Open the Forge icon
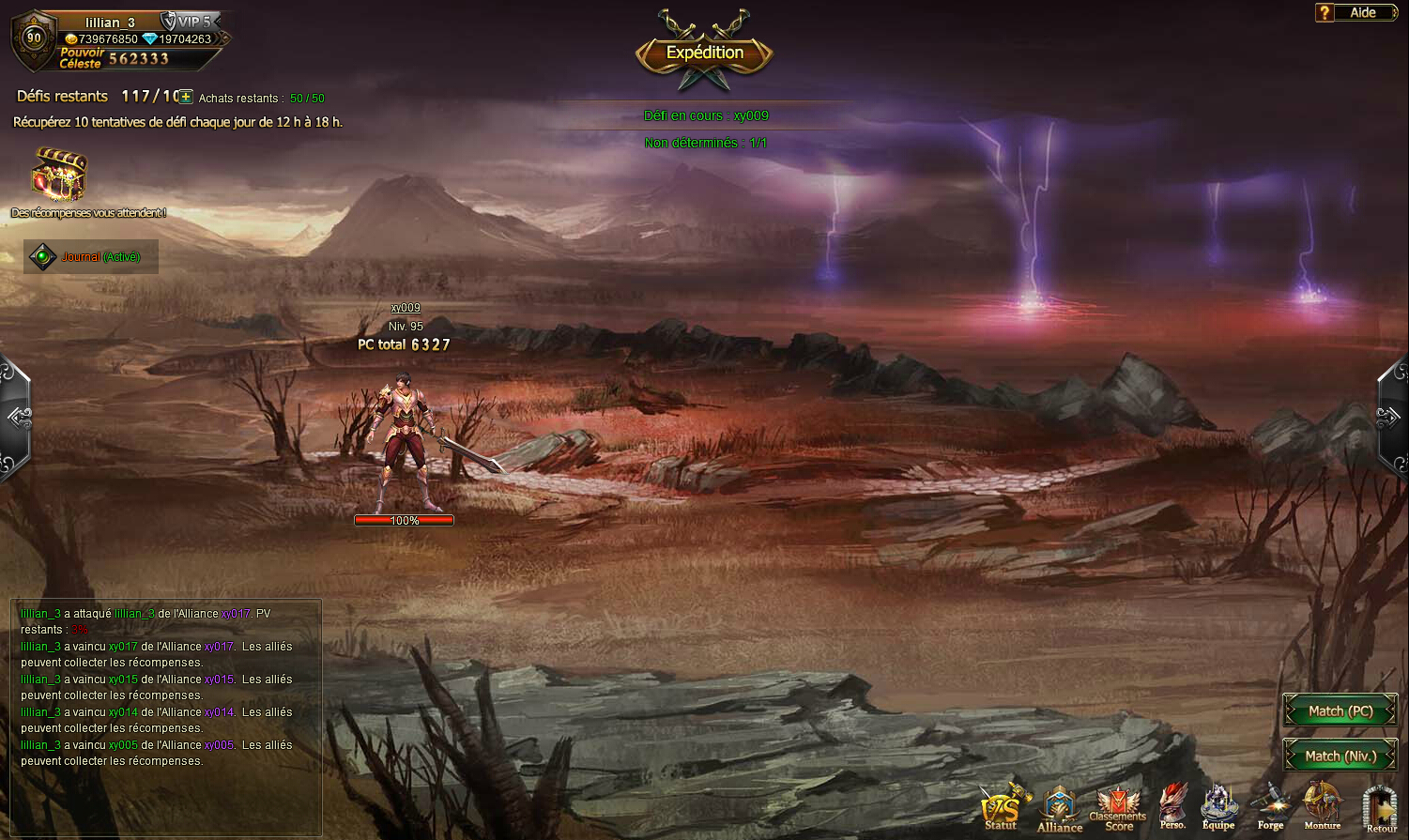This screenshot has height=840, width=1409. click(x=1270, y=807)
